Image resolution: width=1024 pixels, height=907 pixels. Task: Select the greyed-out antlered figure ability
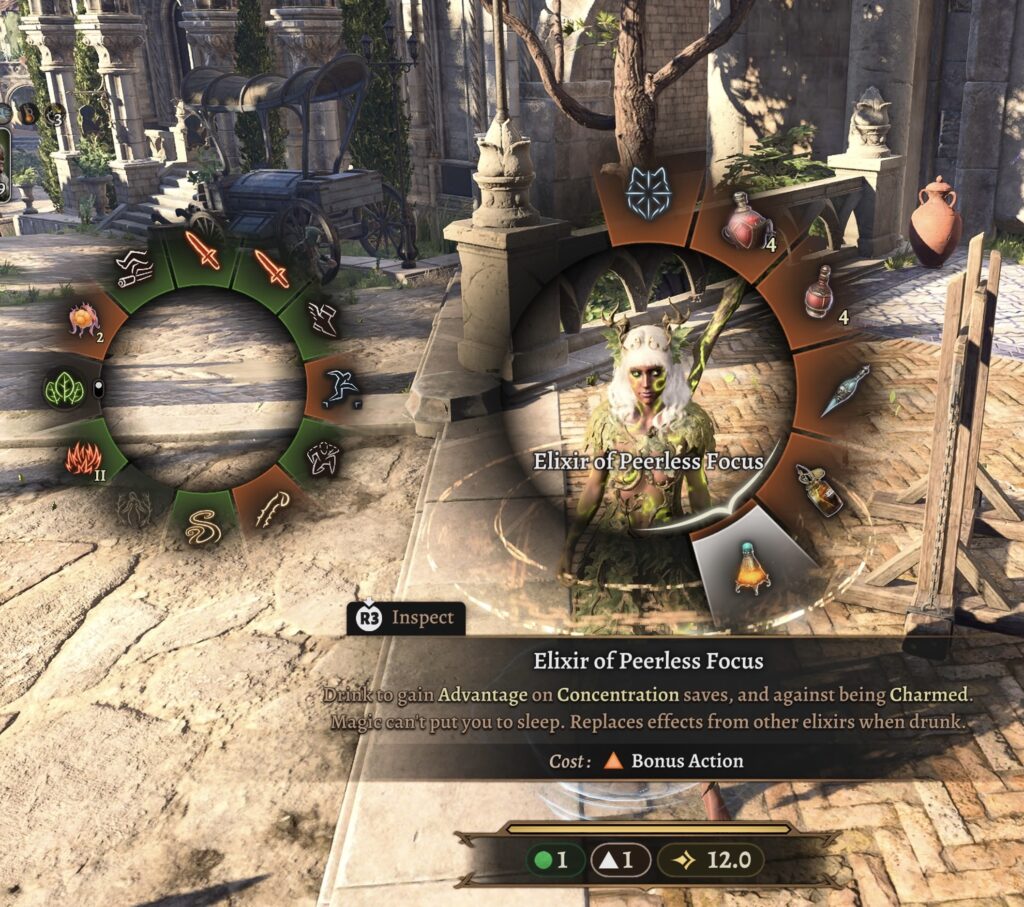click(x=134, y=509)
